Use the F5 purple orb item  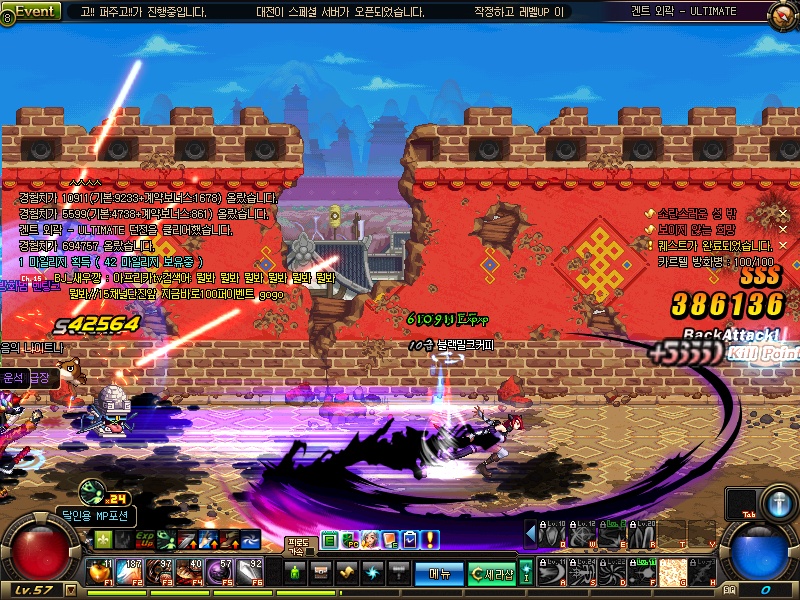tap(221, 573)
